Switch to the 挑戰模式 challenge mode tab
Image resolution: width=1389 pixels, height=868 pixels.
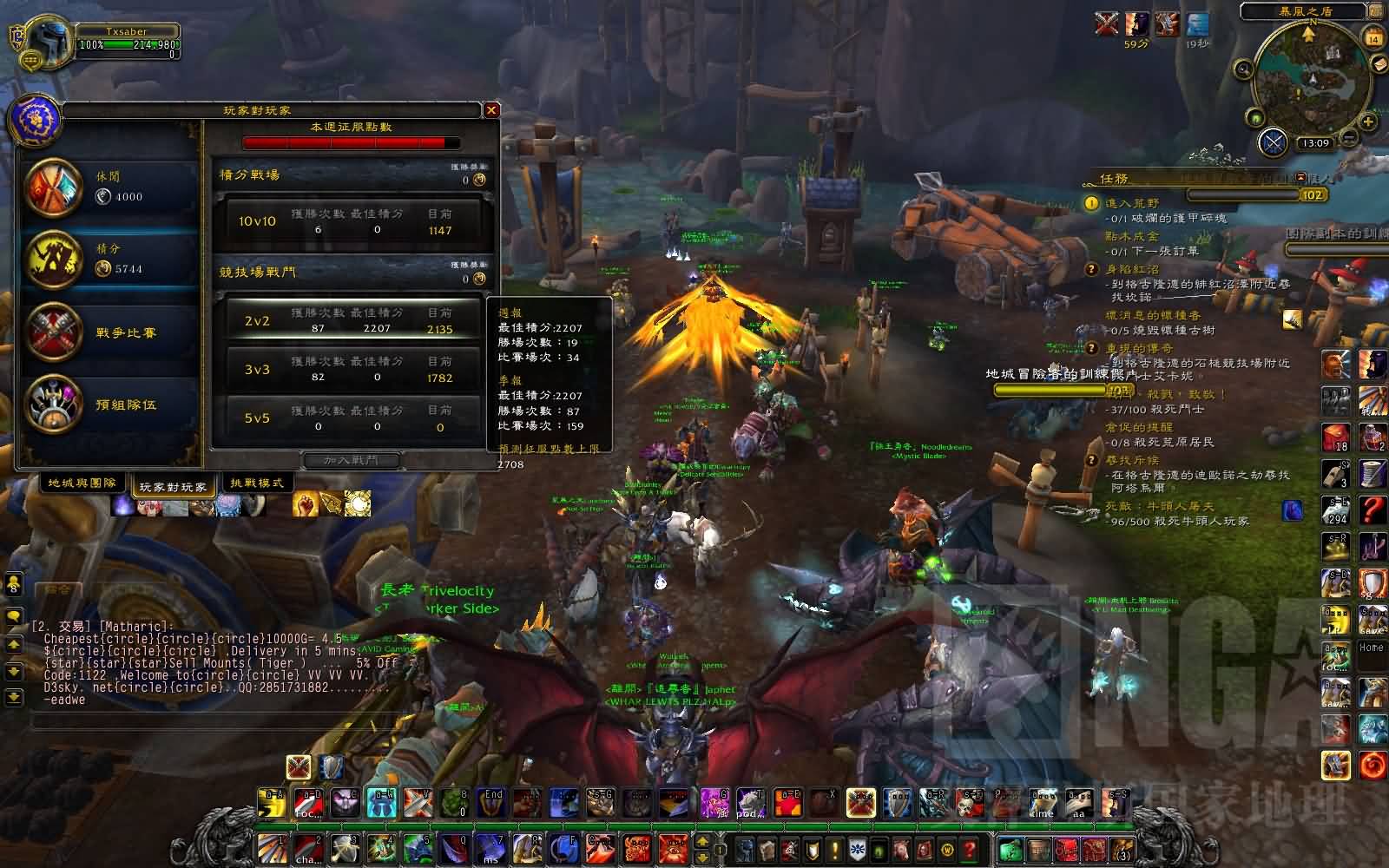[258, 483]
